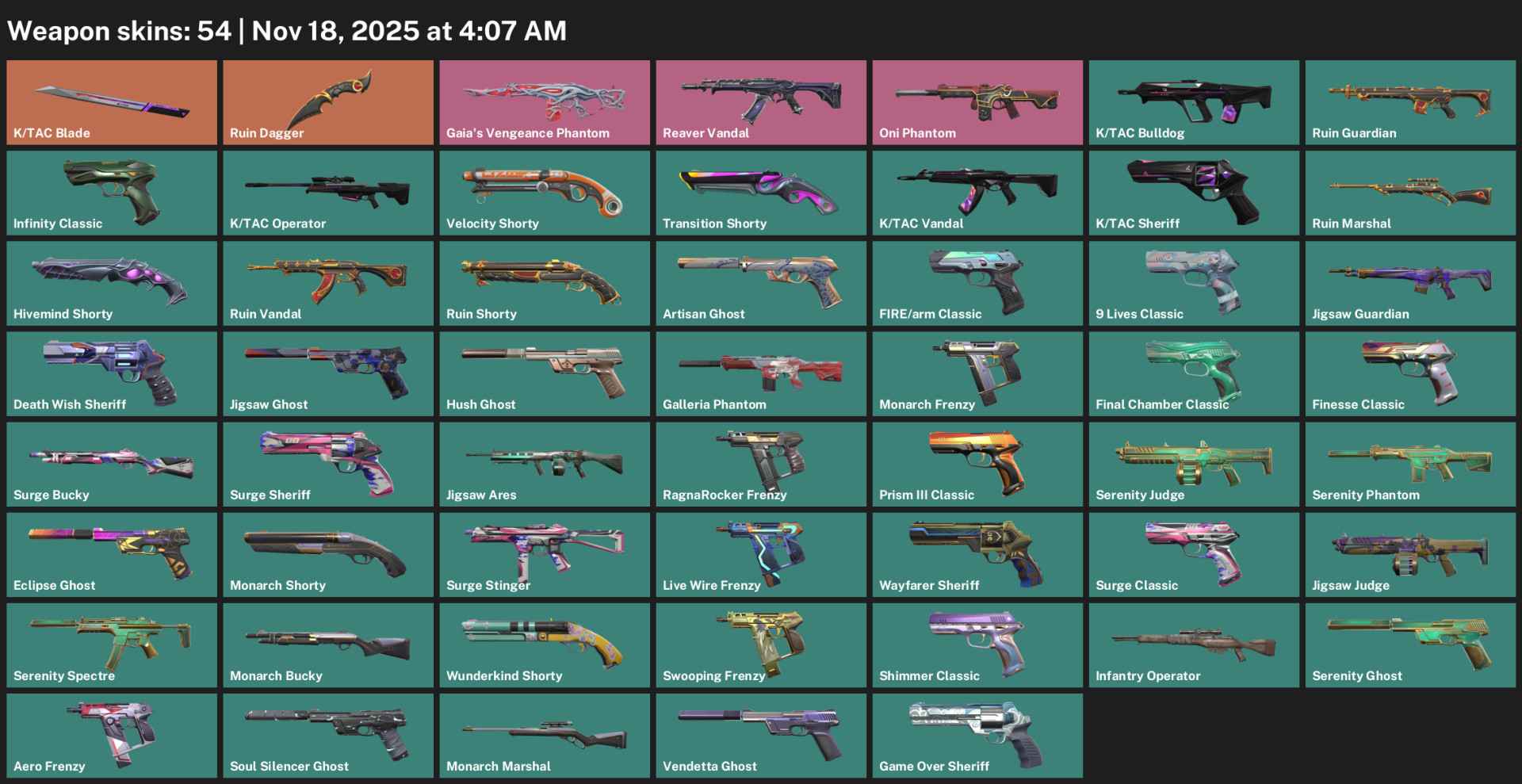This screenshot has width=1522, height=784.
Task: Open the Infinity Classic skin
Action: click(111, 192)
